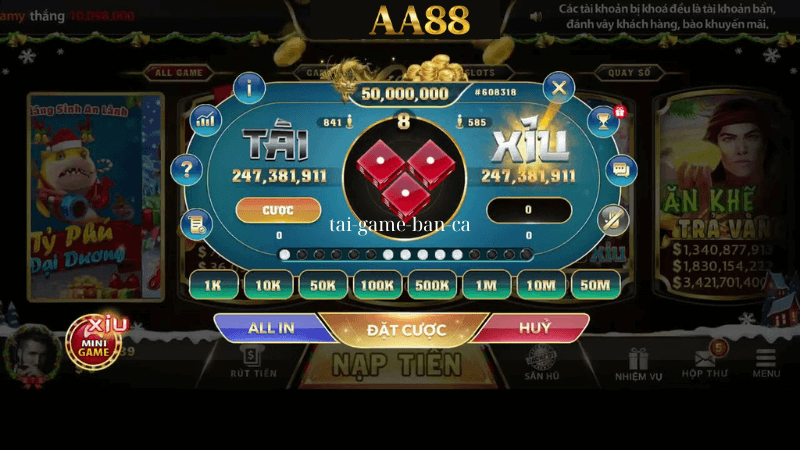Open the info button on the panel
Screen dimensions: 800x450
249,87
